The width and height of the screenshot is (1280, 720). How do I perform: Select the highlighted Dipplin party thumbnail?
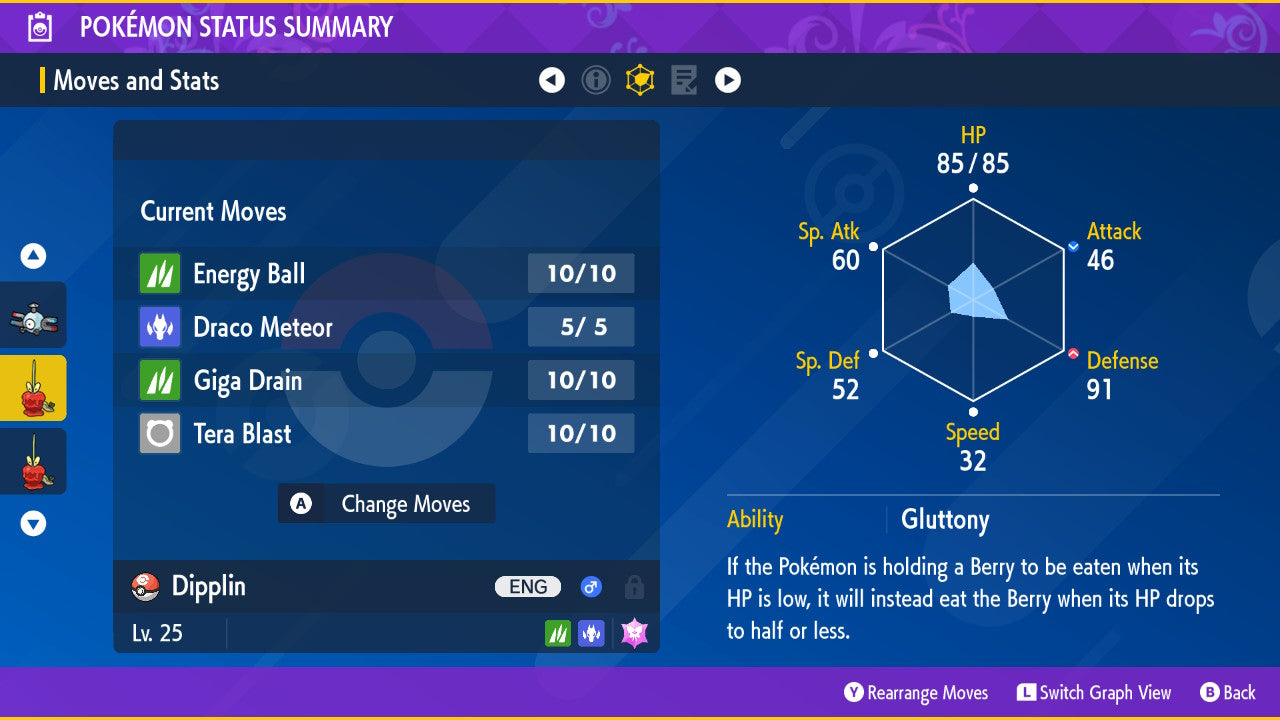click(33, 388)
